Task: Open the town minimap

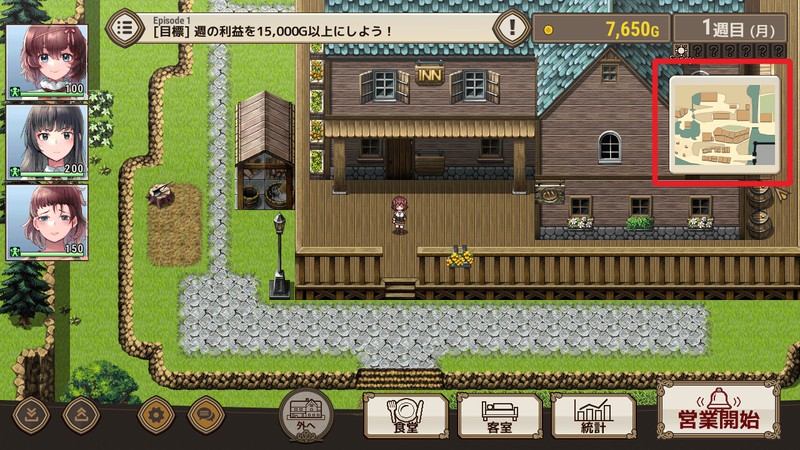Action: [x=716, y=122]
